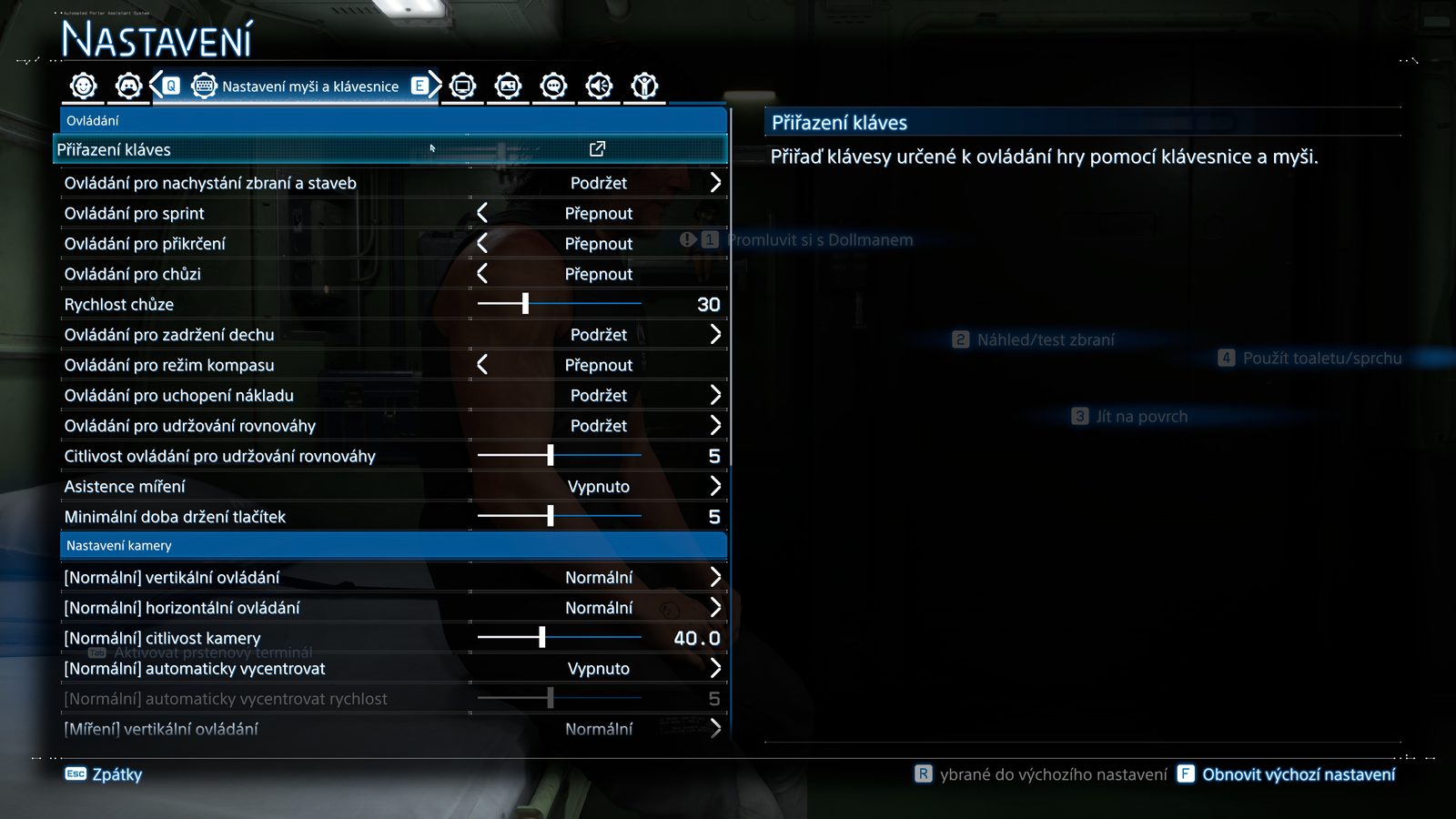Click right arrow on Ovládání pro zadržení dechu
Screen dimensions: 1456x819
[715, 335]
